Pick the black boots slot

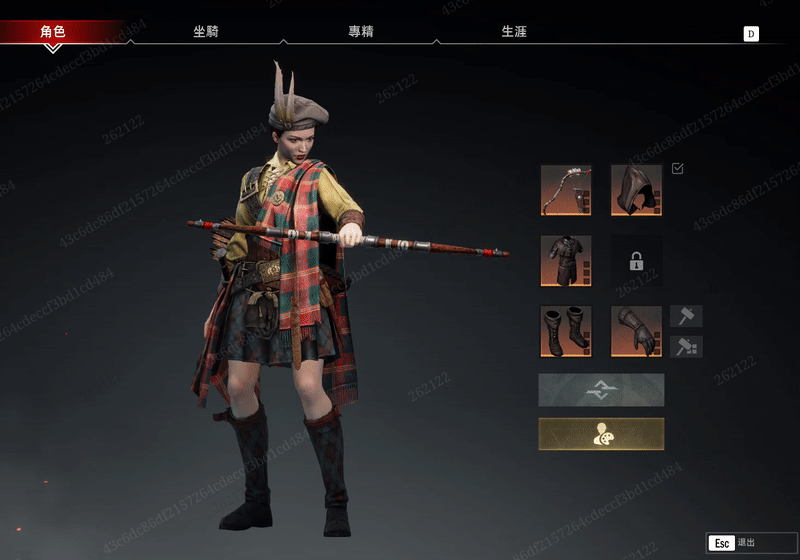coord(566,331)
